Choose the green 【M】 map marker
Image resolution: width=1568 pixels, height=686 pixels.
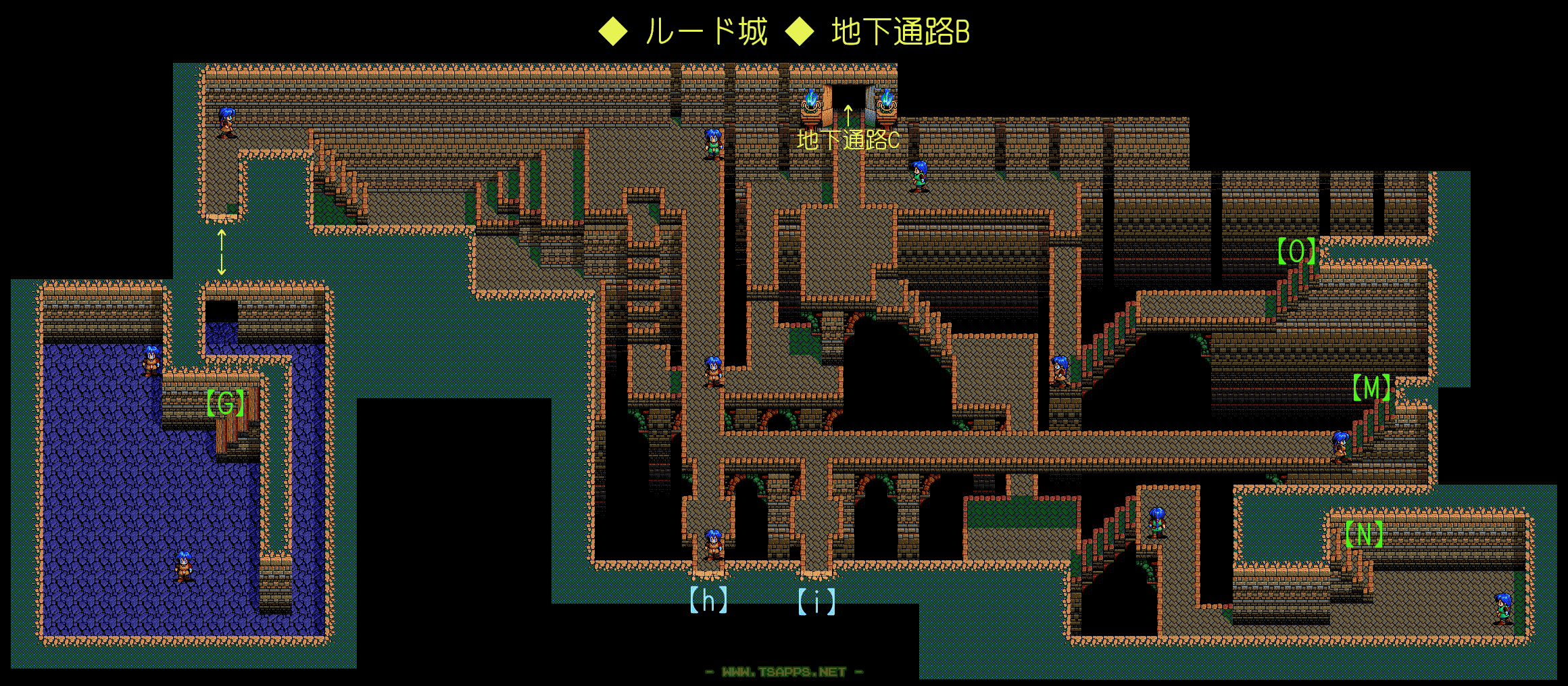[x=1371, y=388]
